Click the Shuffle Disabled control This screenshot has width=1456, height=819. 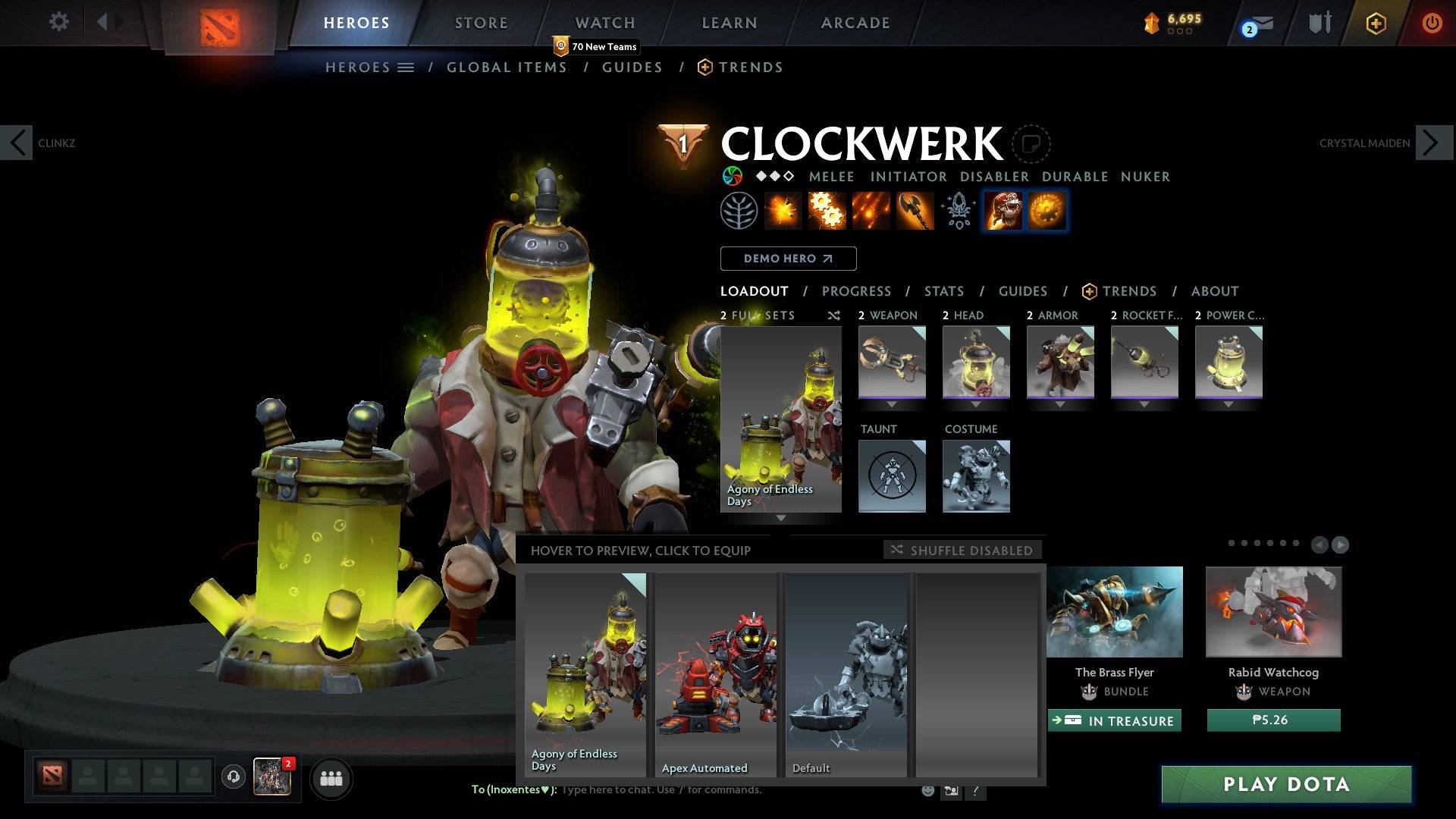tap(963, 550)
